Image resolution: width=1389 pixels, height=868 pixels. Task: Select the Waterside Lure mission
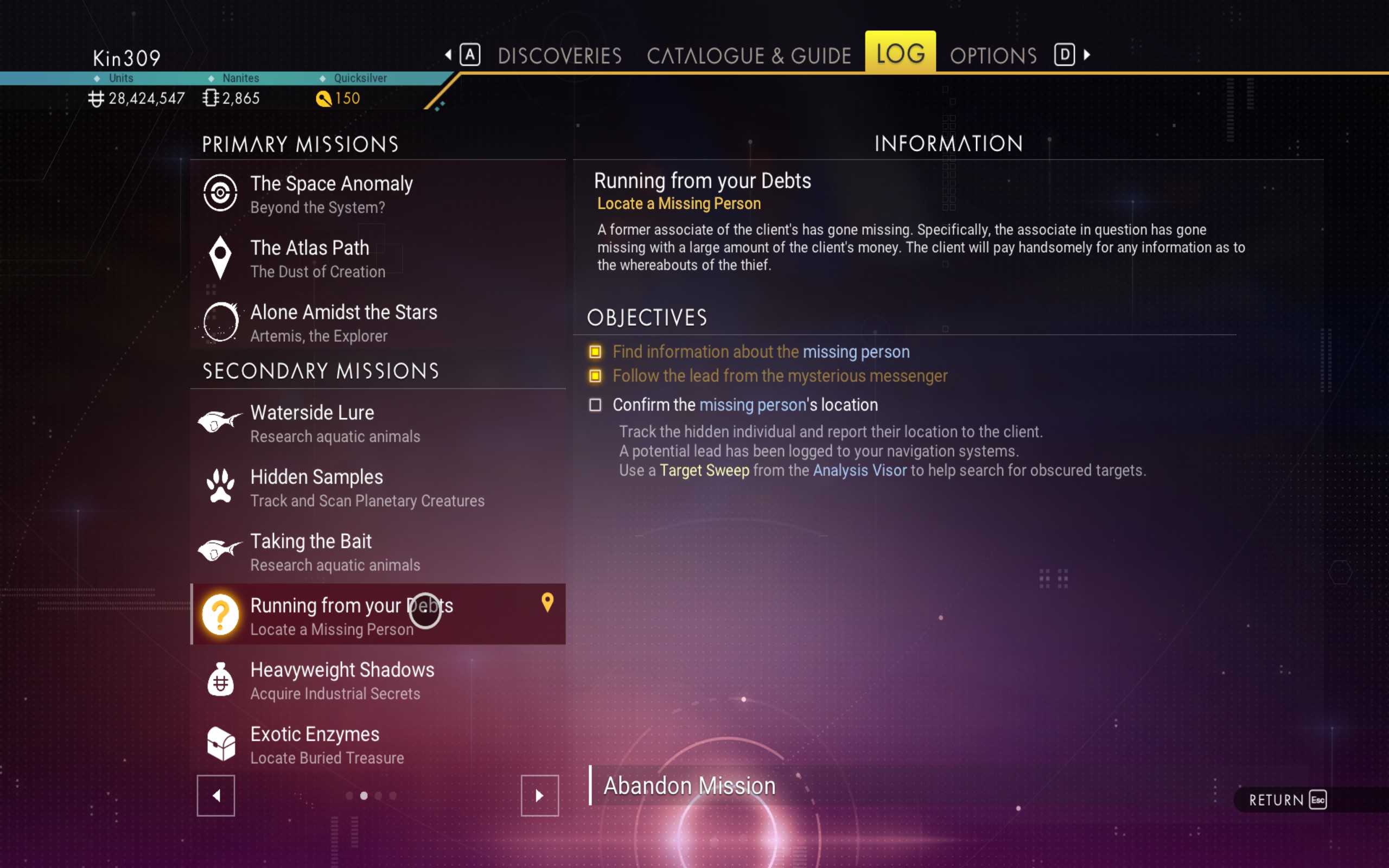coord(378,423)
